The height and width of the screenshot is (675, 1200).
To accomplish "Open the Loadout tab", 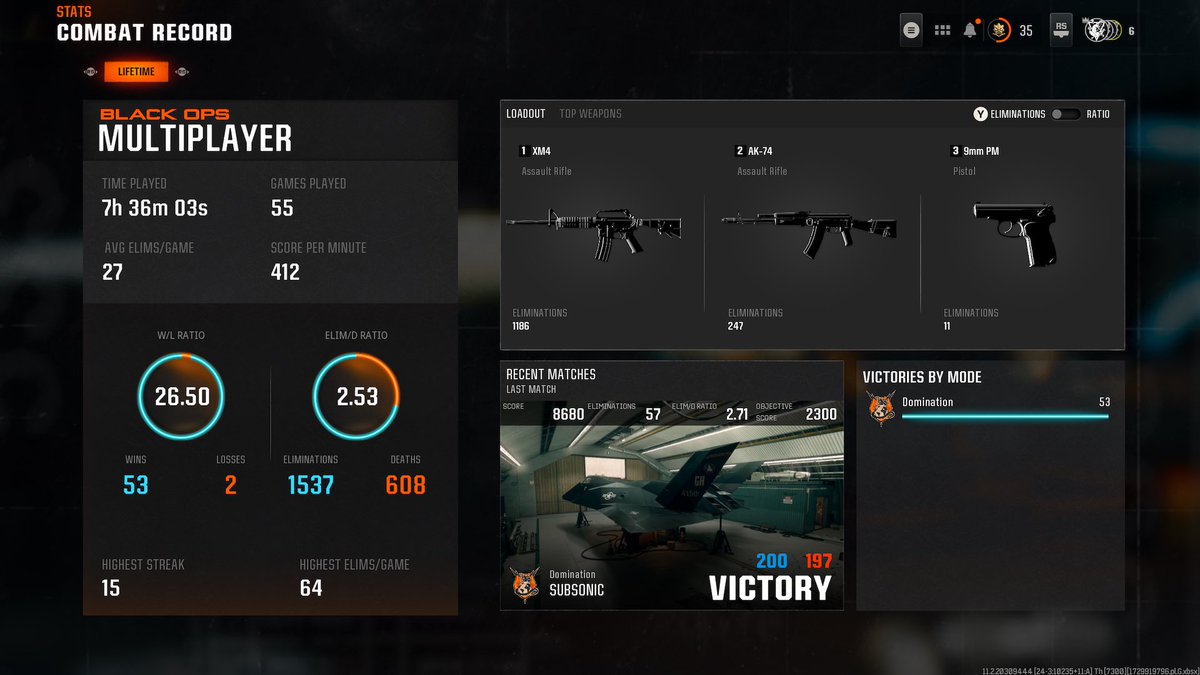I will click(x=525, y=114).
